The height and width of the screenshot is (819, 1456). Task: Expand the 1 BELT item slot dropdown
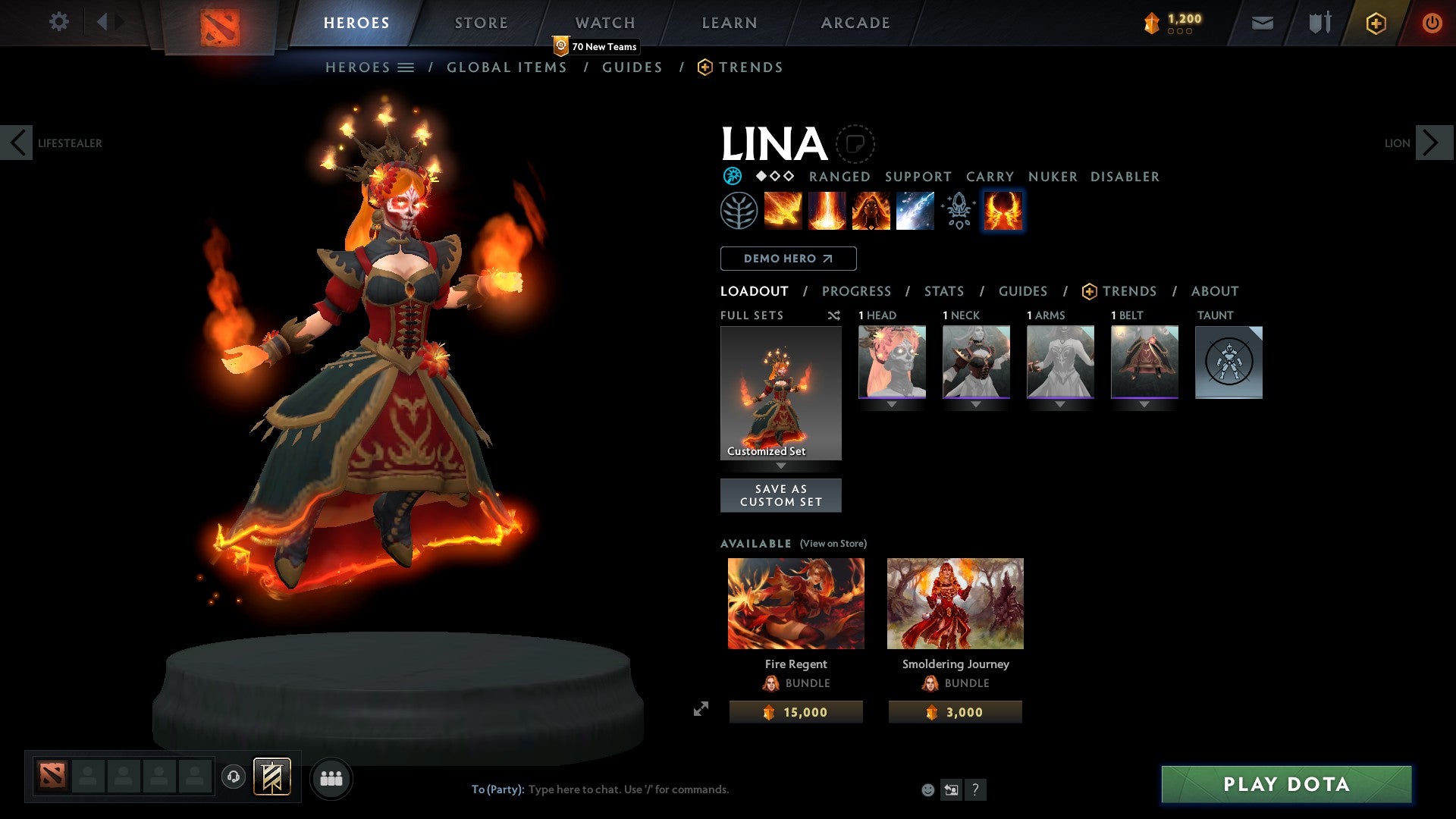tap(1144, 404)
